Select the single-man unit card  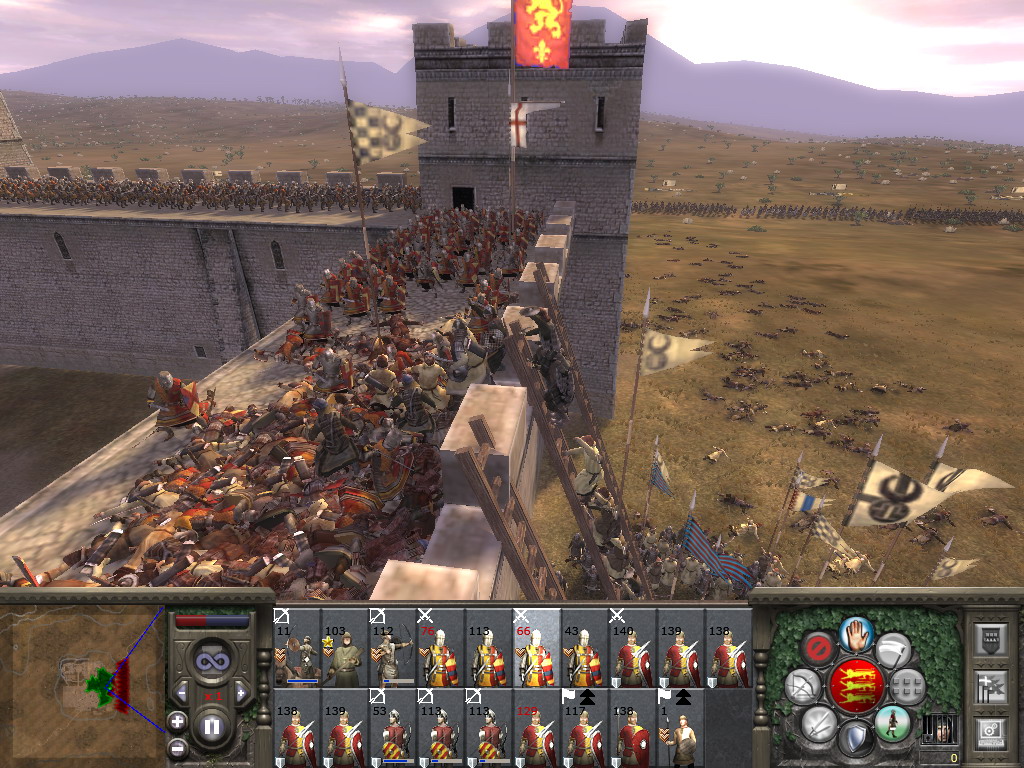click(x=681, y=727)
